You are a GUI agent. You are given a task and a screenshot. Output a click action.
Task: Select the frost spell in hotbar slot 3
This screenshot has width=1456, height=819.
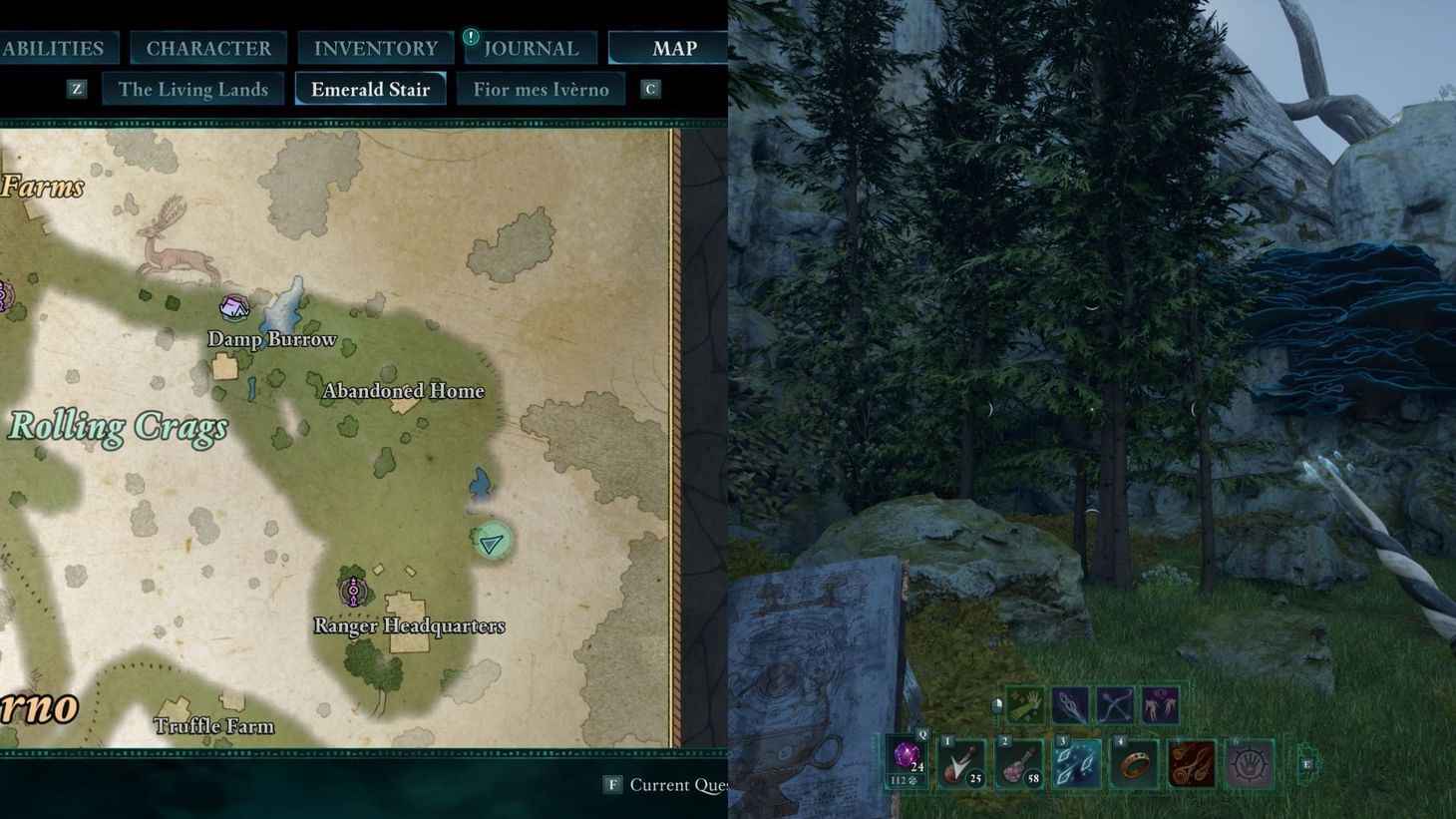[x=1077, y=764]
